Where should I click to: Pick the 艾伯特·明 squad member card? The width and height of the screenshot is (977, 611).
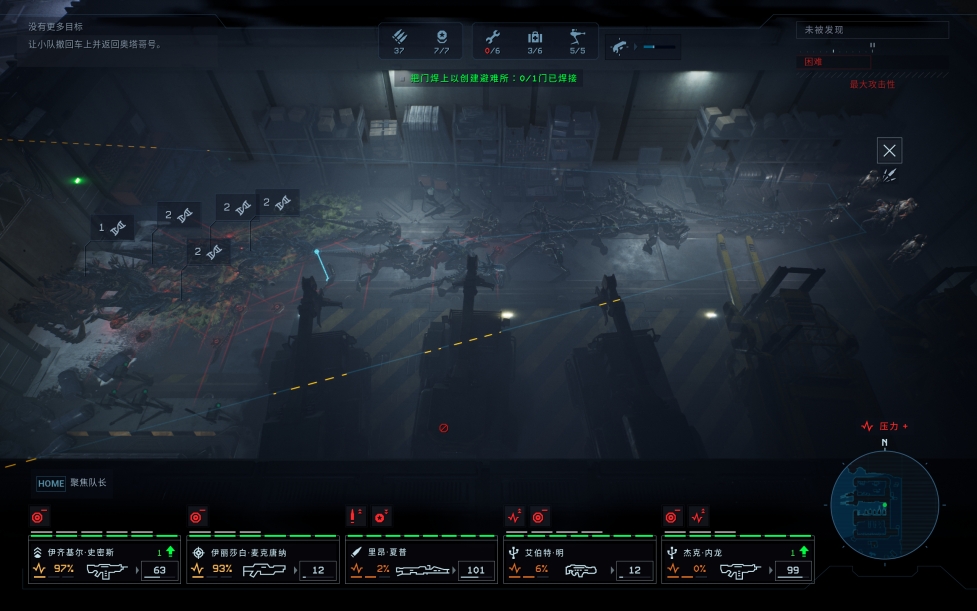coord(579,560)
